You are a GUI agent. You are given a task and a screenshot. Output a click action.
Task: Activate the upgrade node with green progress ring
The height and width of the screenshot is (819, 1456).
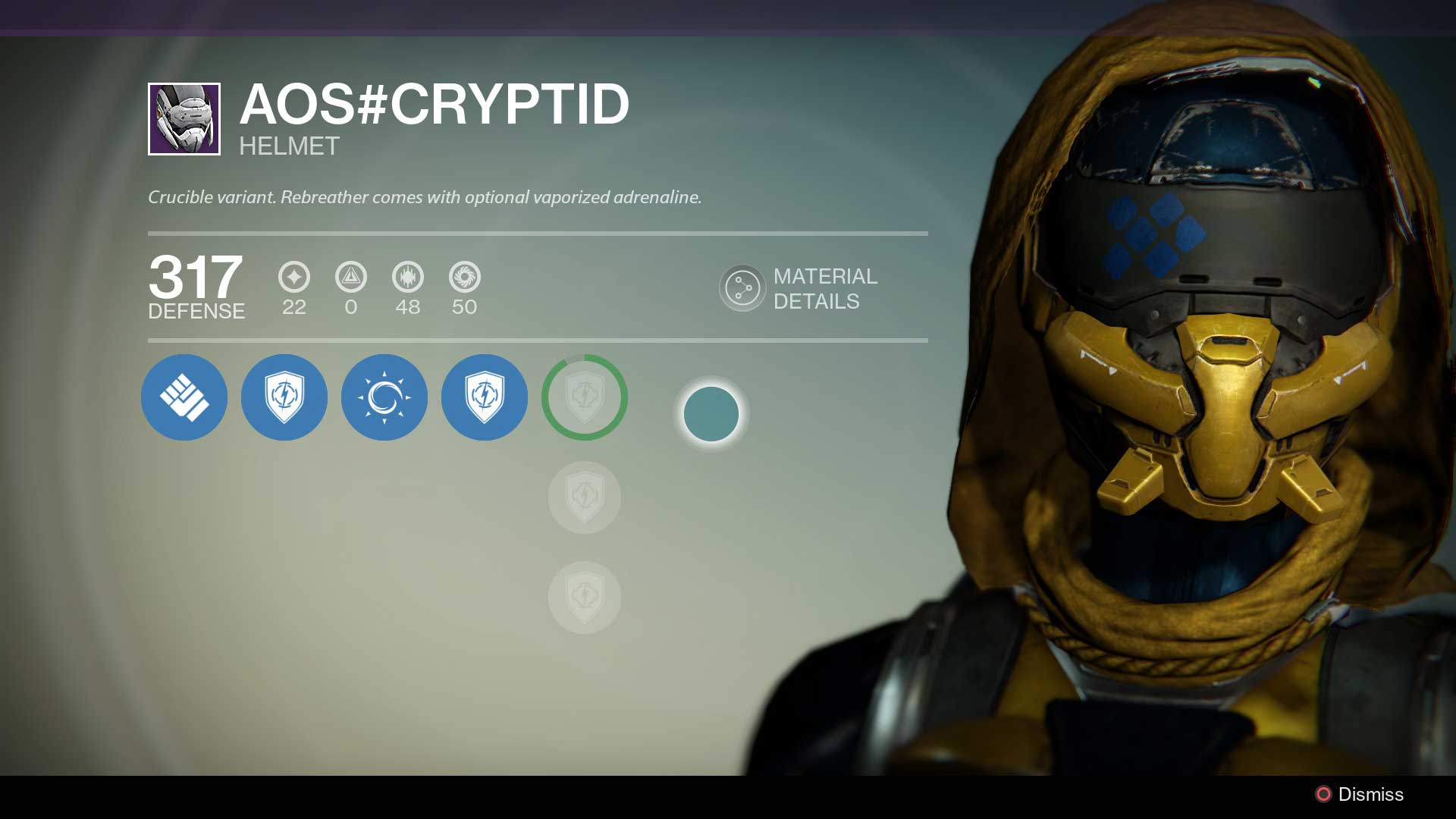[584, 397]
